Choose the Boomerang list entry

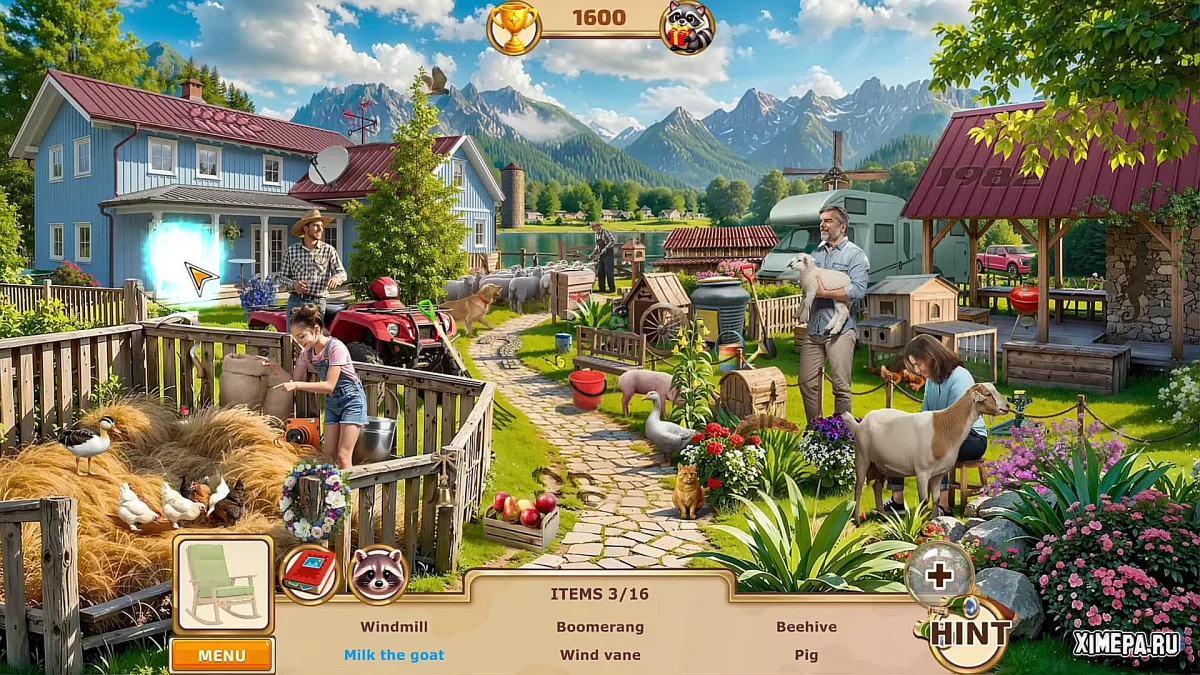(600, 627)
